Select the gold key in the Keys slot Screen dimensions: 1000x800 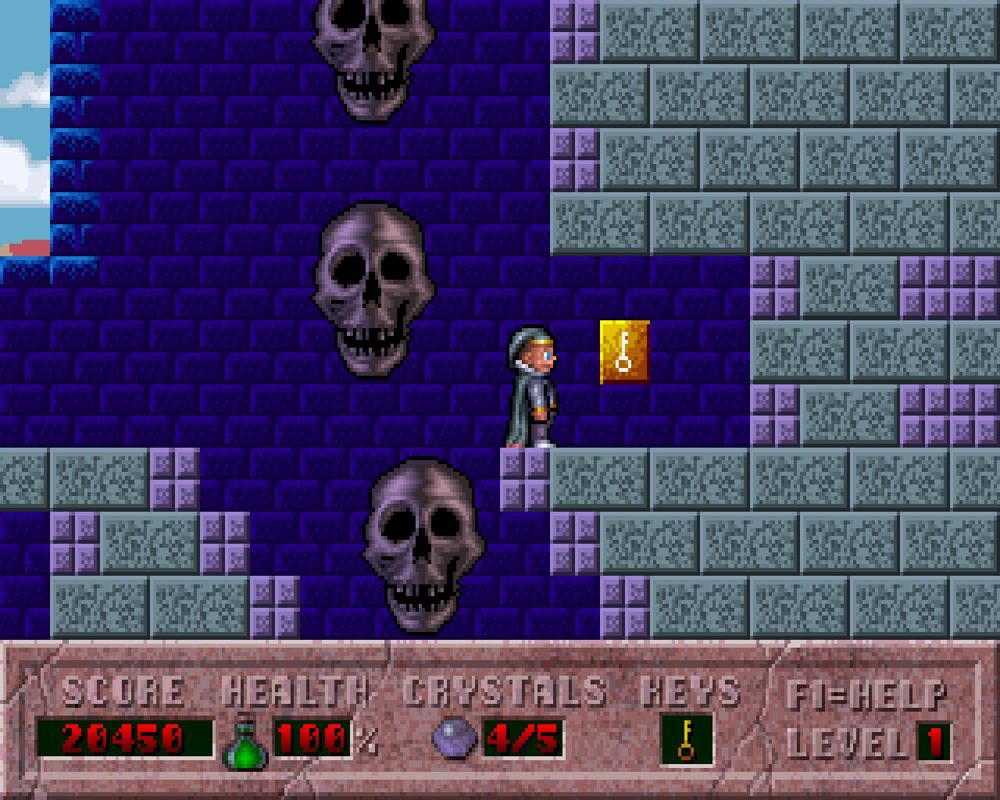click(686, 740)
